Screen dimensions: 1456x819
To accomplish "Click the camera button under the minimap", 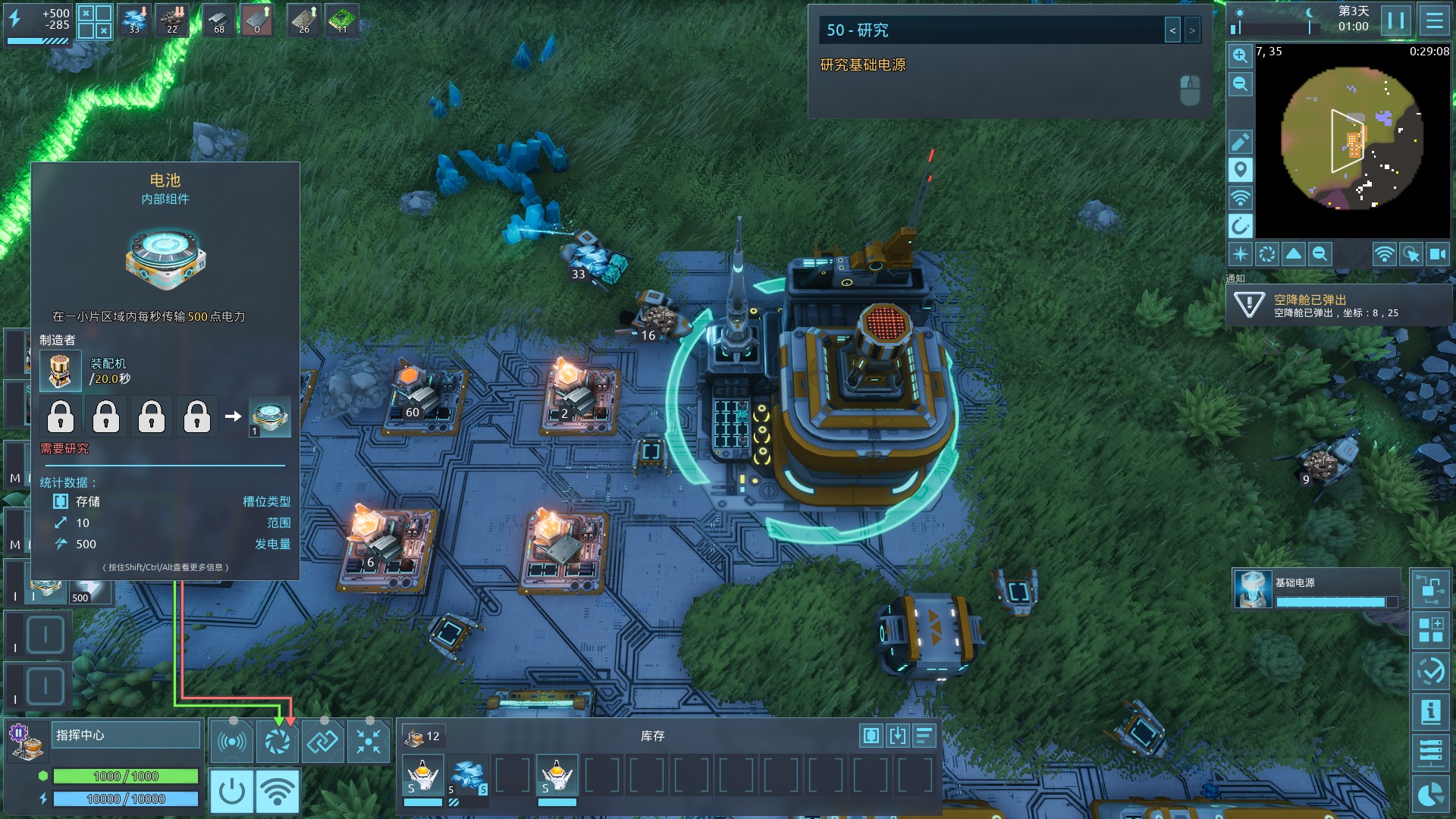I will click(x=1438, y=255).
